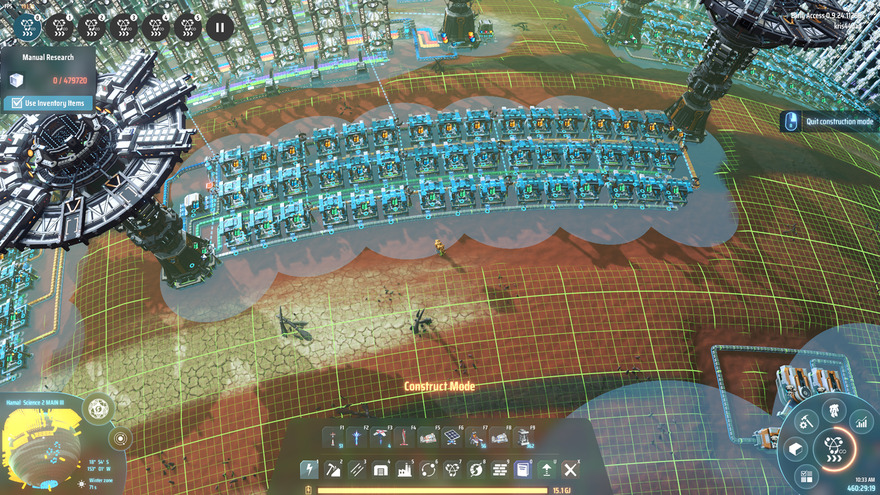Select the conveyor belt build category

[356, 469]
